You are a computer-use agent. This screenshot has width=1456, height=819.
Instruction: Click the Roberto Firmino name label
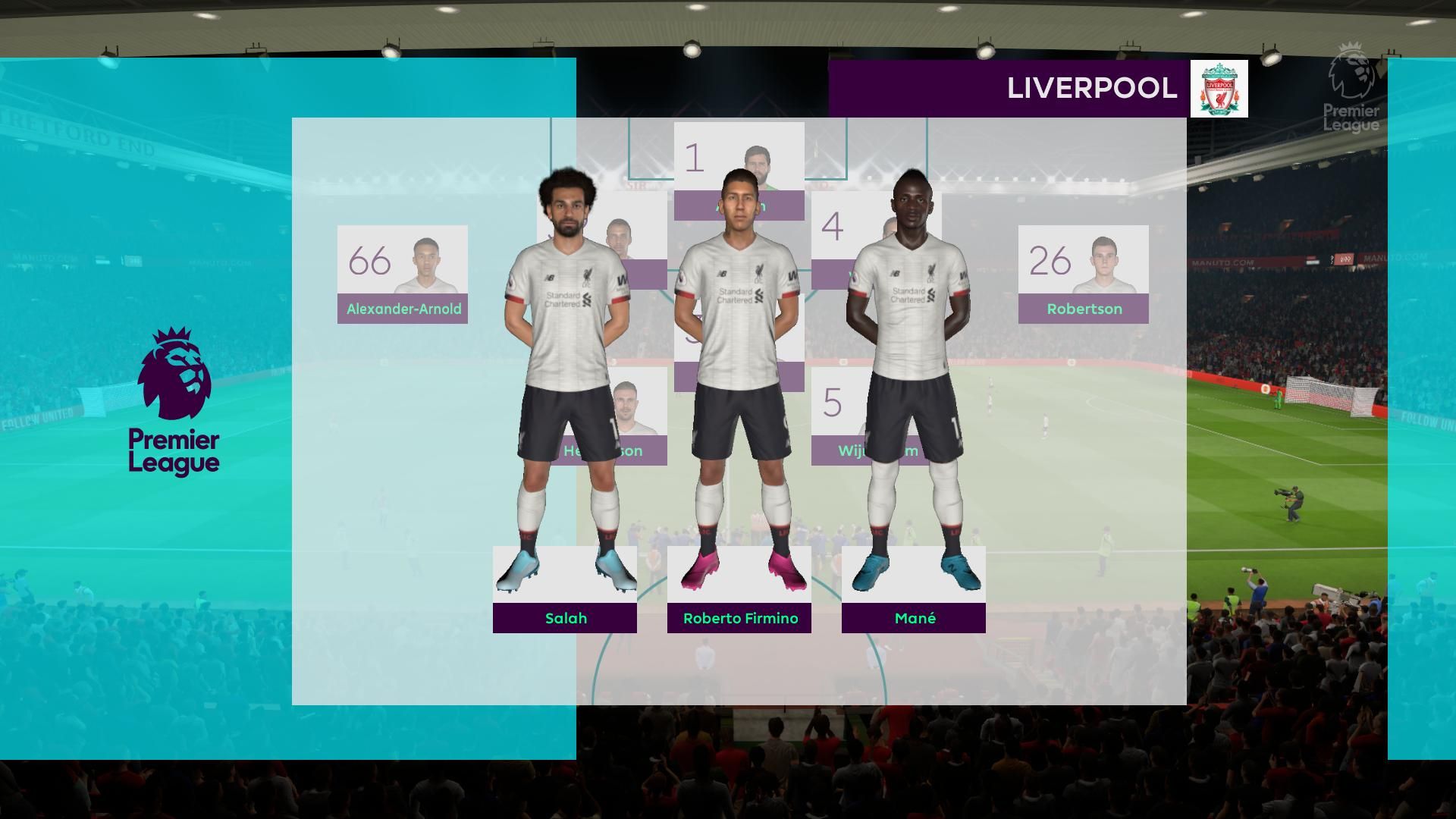pos(739,618)
